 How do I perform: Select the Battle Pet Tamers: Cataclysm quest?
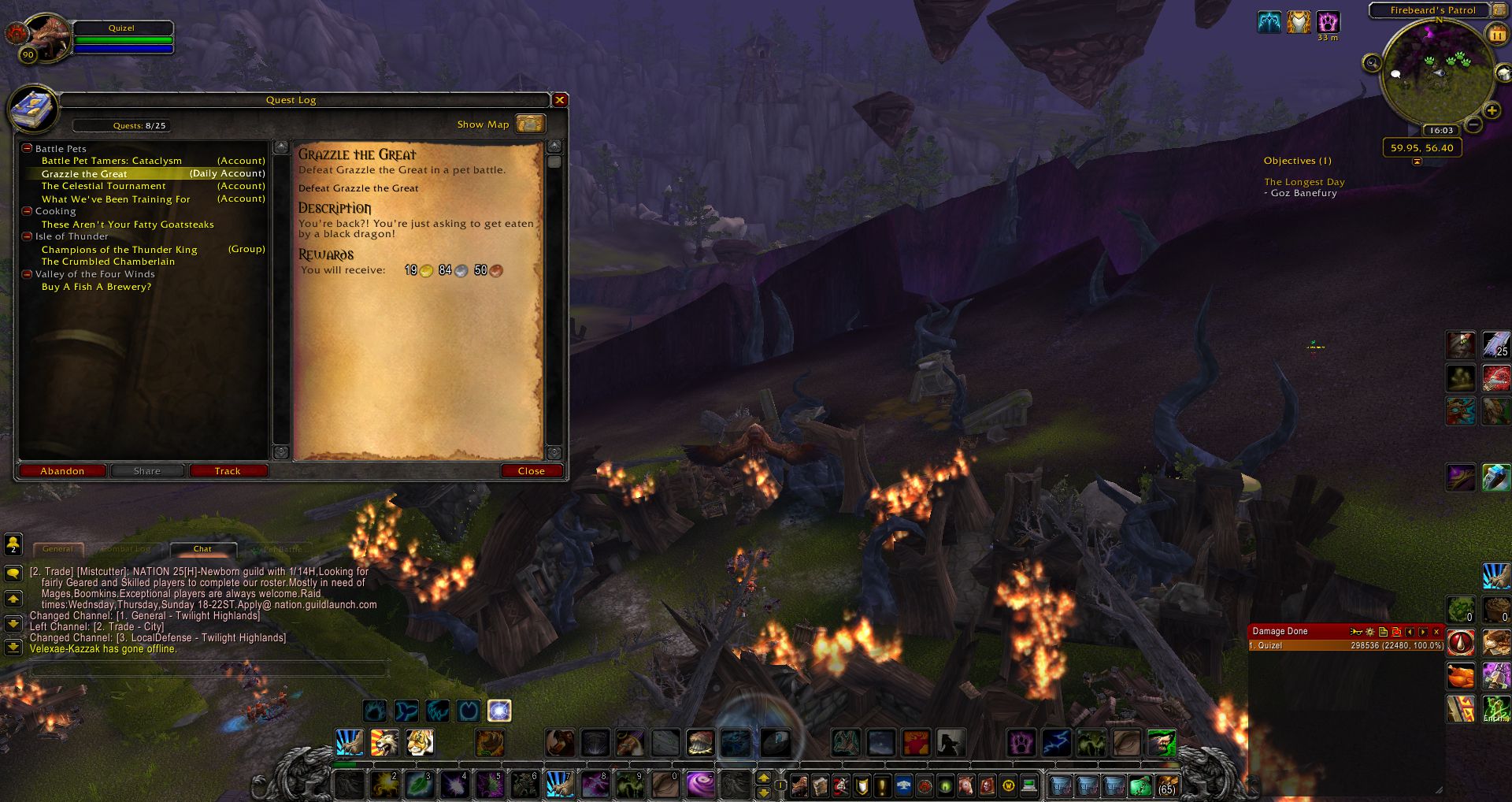pyautogui.click(x=112, y=161)
